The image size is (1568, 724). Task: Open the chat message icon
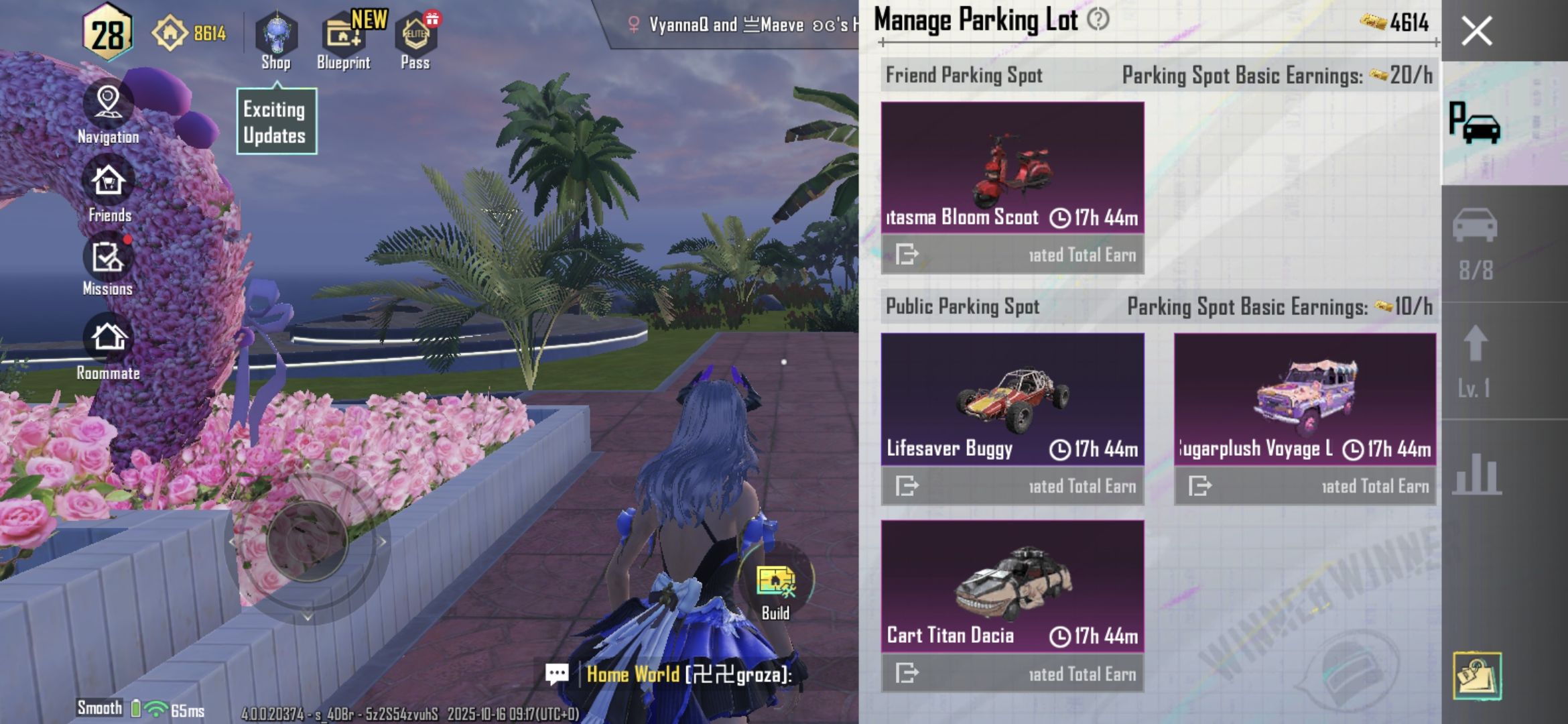tap(557, 674)
